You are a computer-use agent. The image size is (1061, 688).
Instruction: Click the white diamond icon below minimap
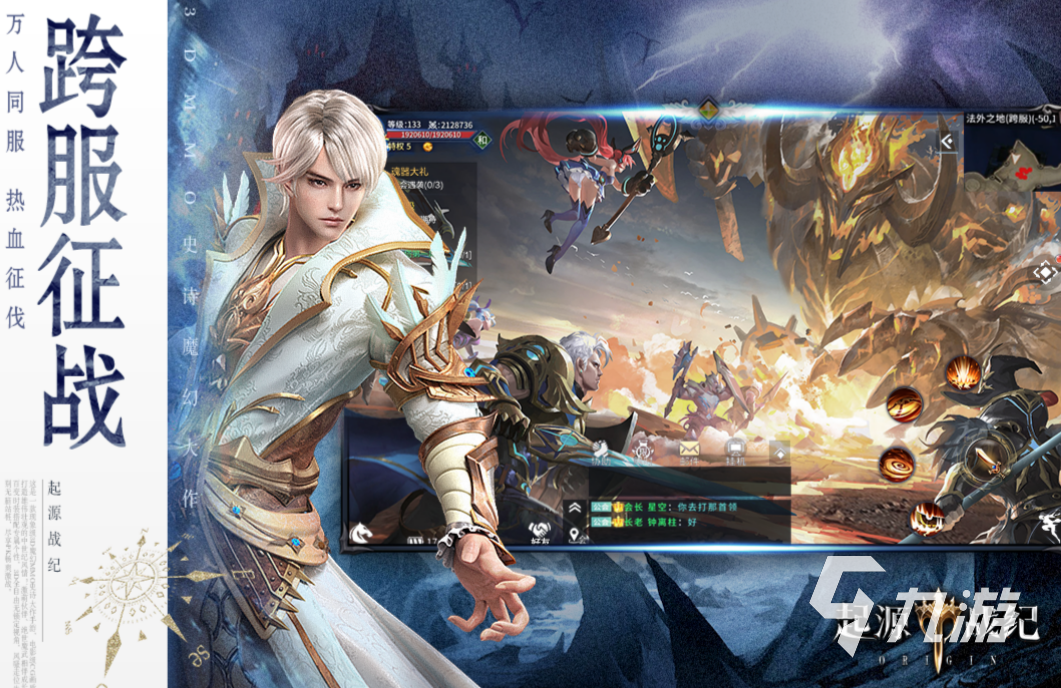coord(1045,272)
